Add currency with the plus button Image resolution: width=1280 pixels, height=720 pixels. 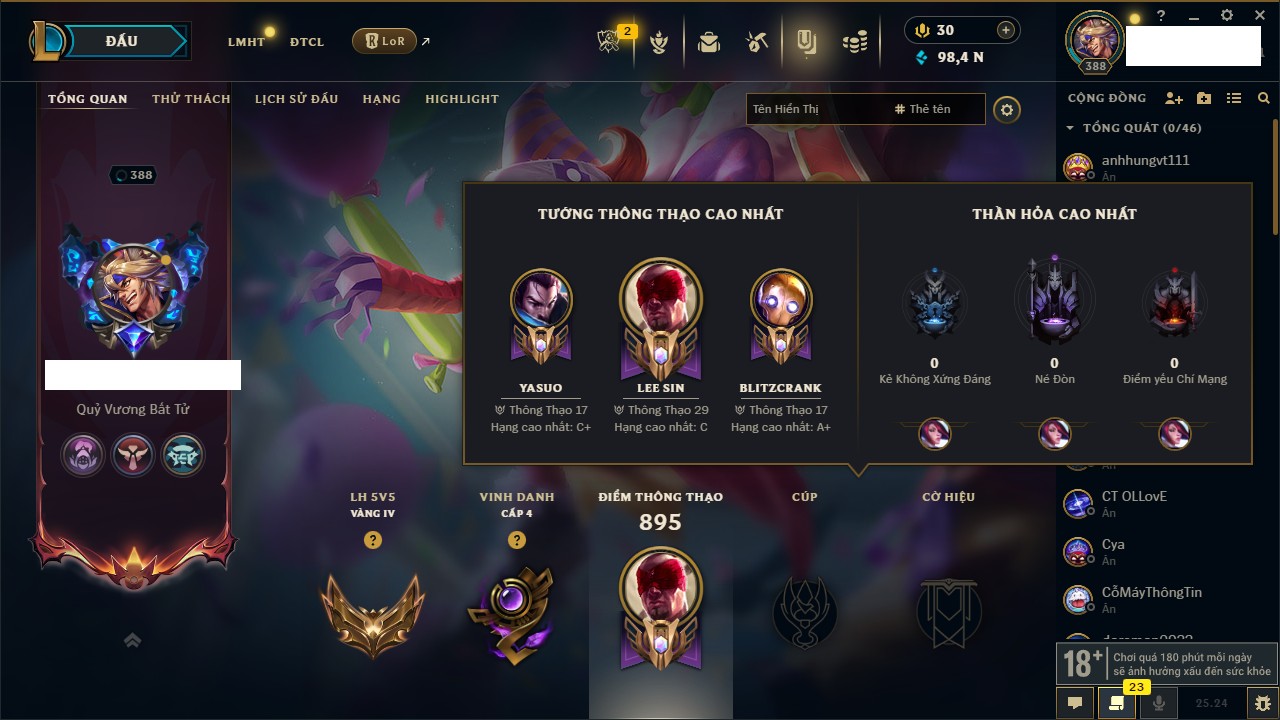(1006, 30)
